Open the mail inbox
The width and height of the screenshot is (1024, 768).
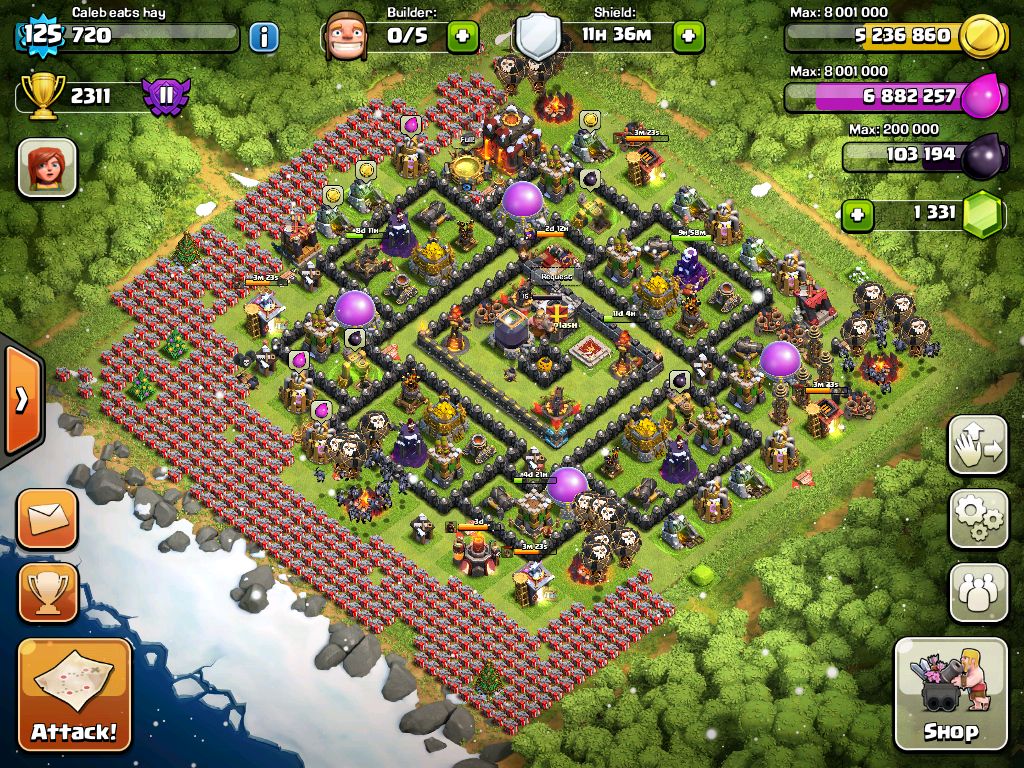pos(47,519)
